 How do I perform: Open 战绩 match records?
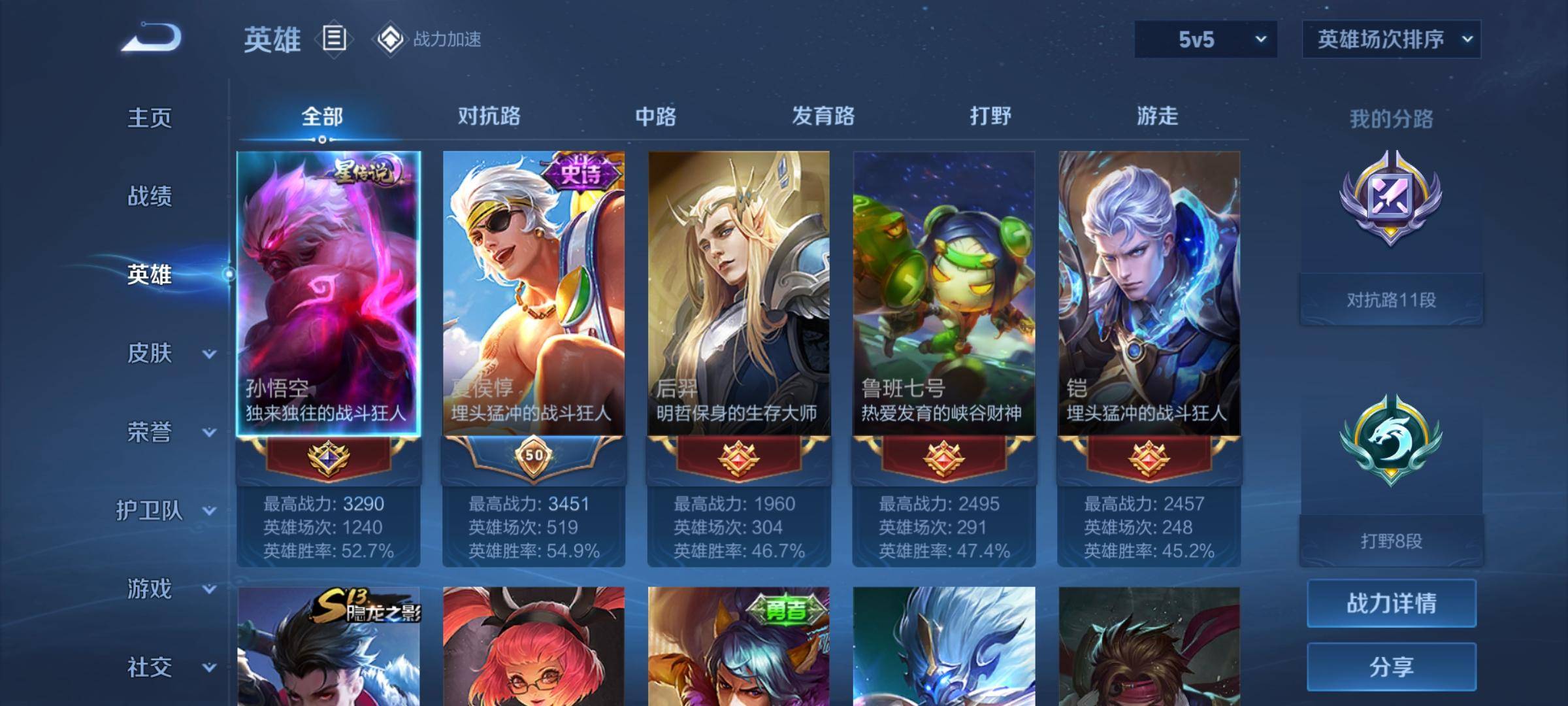150,196
